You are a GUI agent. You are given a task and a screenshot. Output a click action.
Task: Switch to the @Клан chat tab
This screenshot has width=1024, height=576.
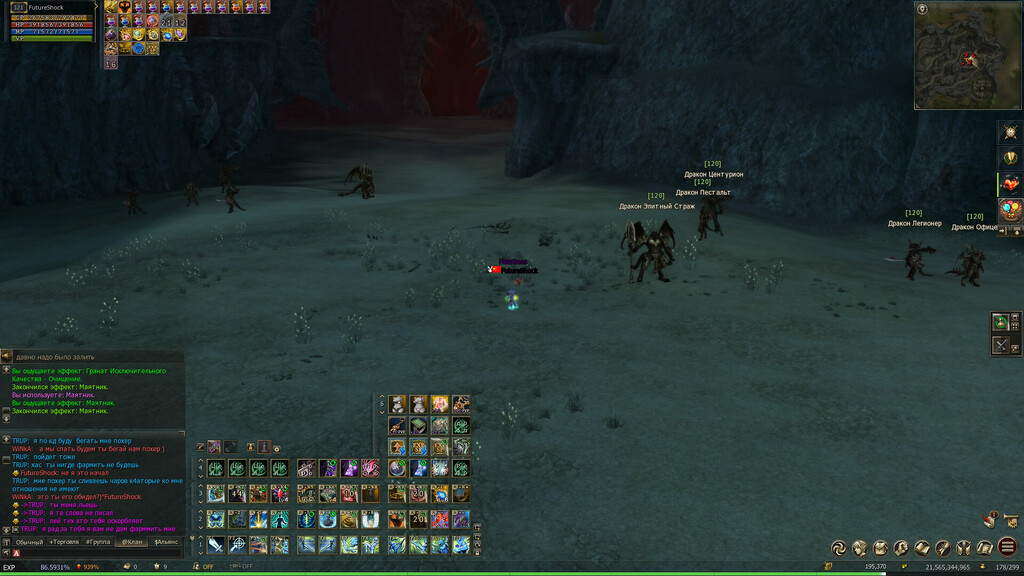pyautogui.click(x=131, y=542)
